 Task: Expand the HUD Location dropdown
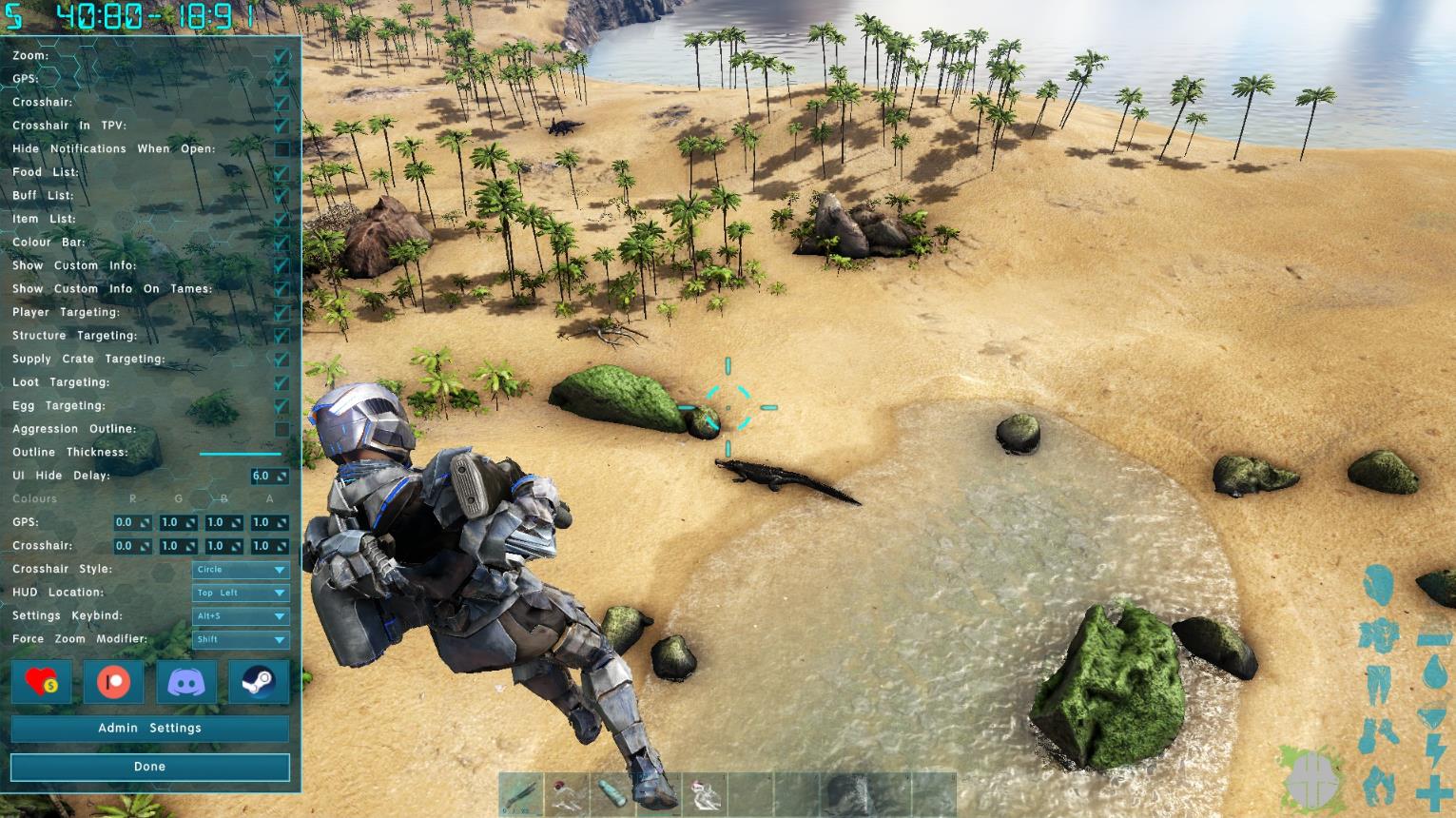(241, 593)
